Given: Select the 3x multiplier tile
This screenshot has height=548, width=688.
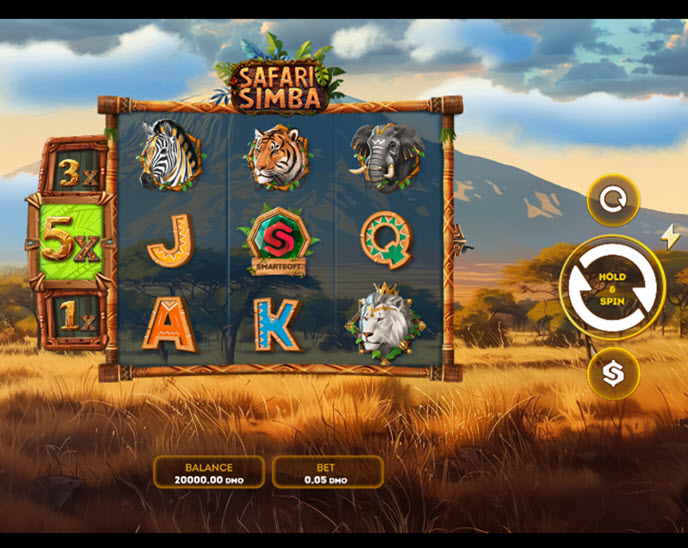Looking at the screenshot, I should point(73,170).
